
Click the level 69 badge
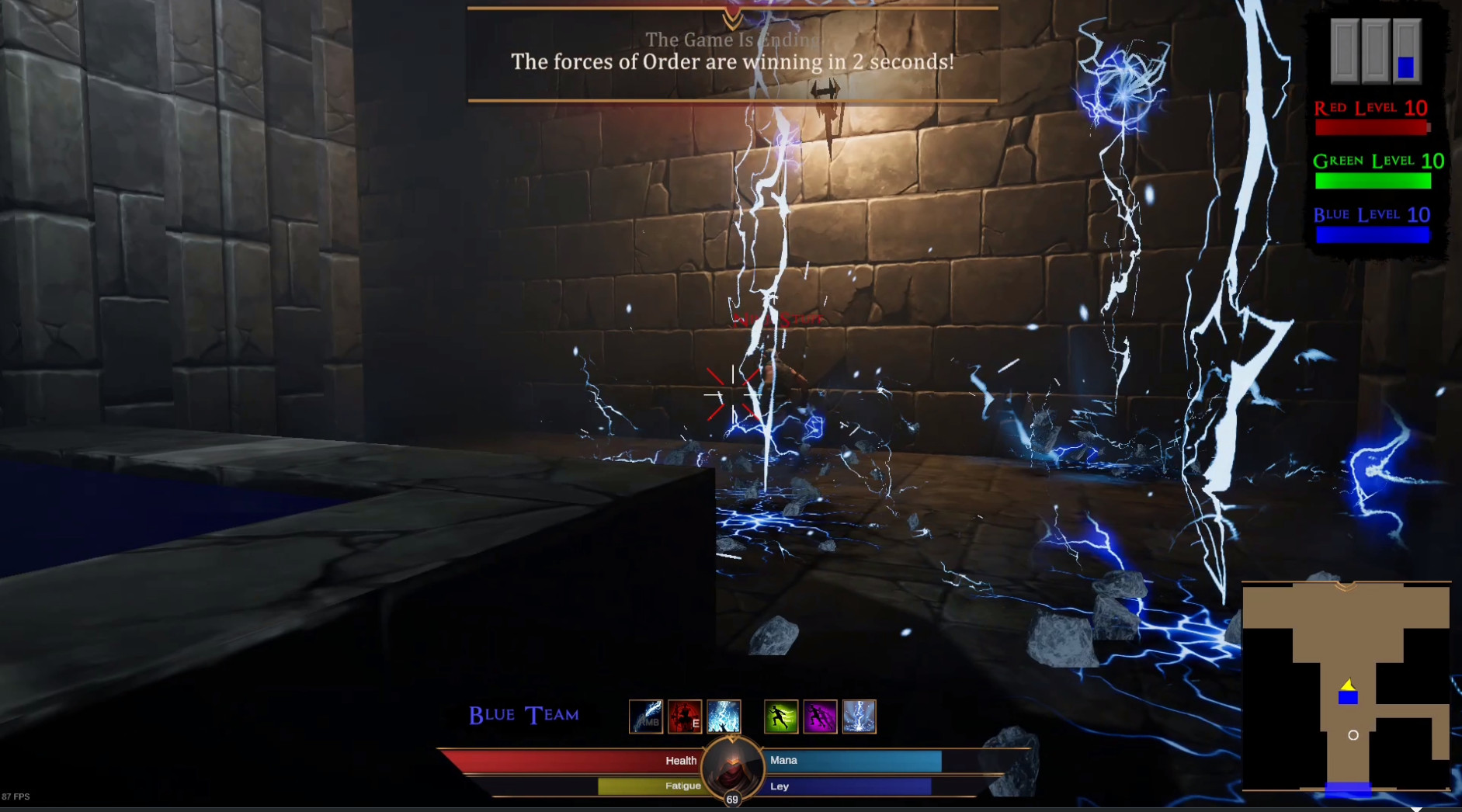click(731, 800)
